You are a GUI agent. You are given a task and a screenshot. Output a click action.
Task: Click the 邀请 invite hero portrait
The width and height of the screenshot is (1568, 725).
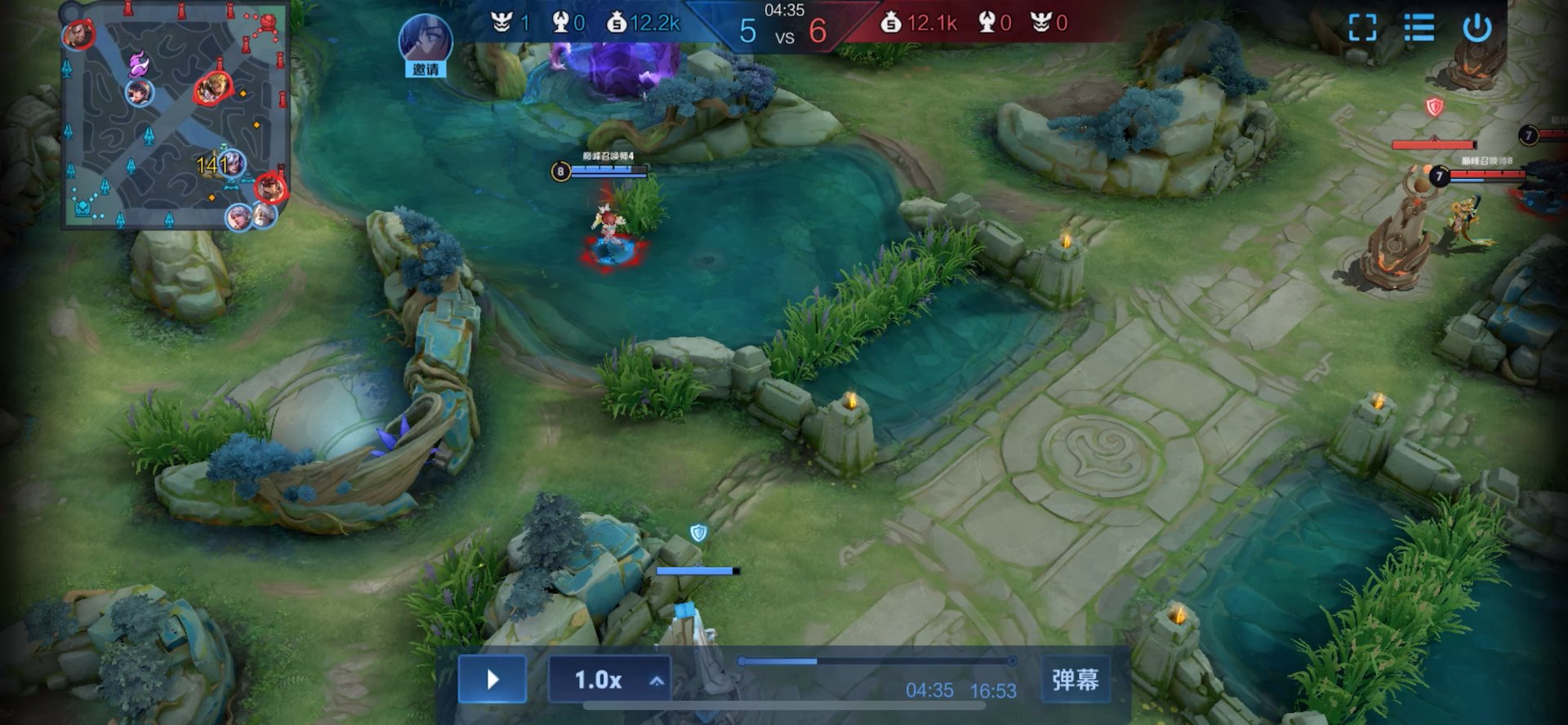point(425,44)
